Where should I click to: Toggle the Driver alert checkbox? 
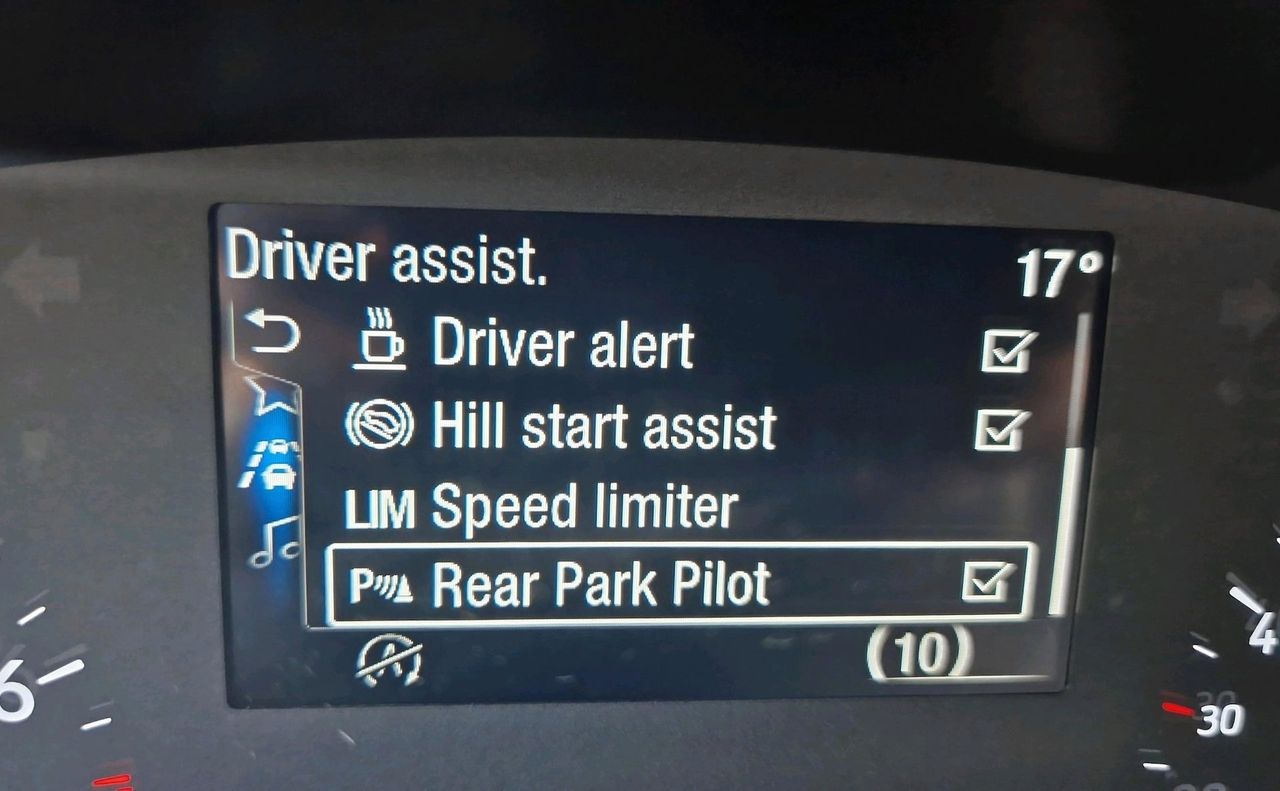pyautogui.click(x=1006, y=350)
